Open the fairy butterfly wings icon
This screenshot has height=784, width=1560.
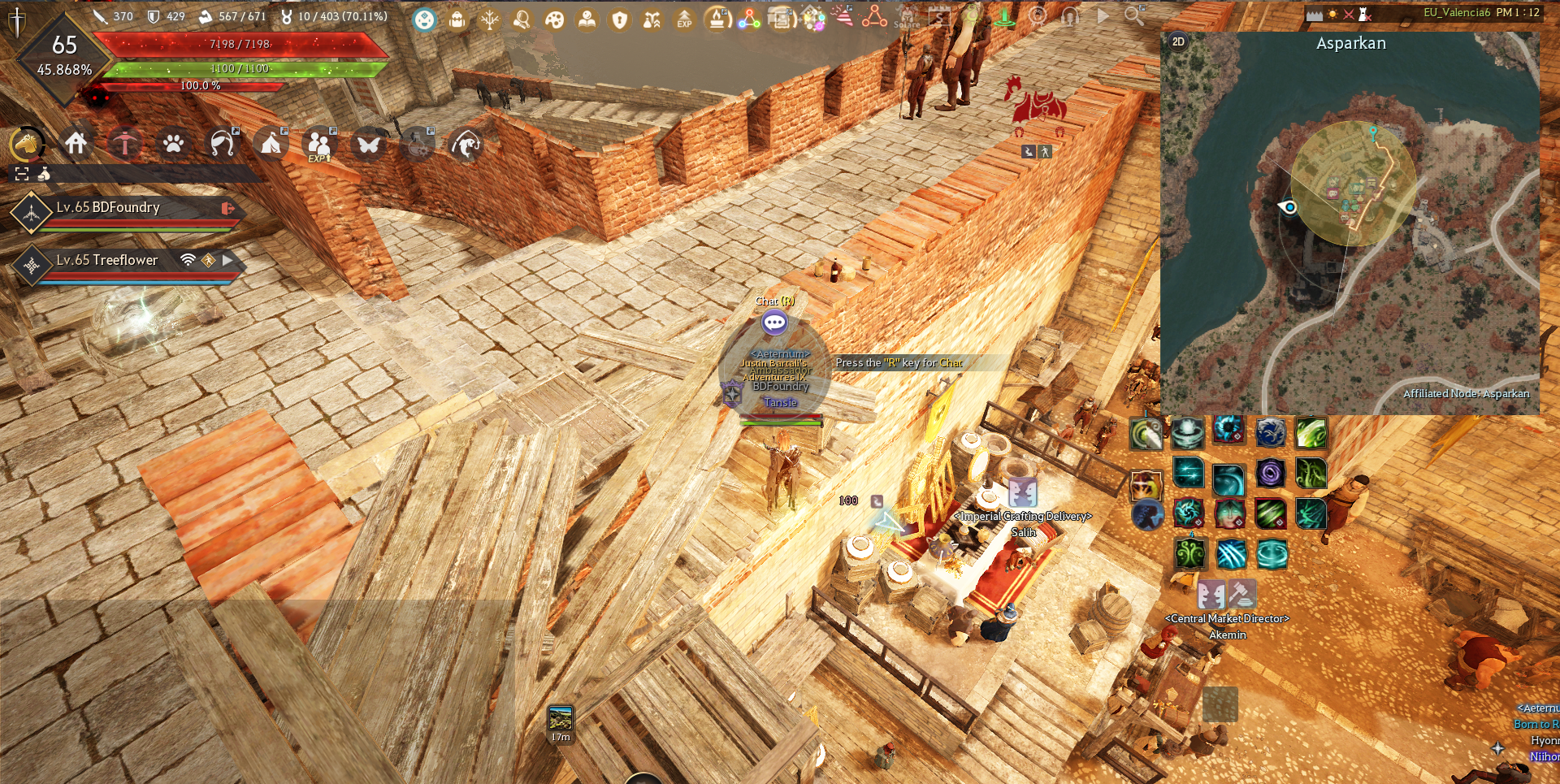368,145
